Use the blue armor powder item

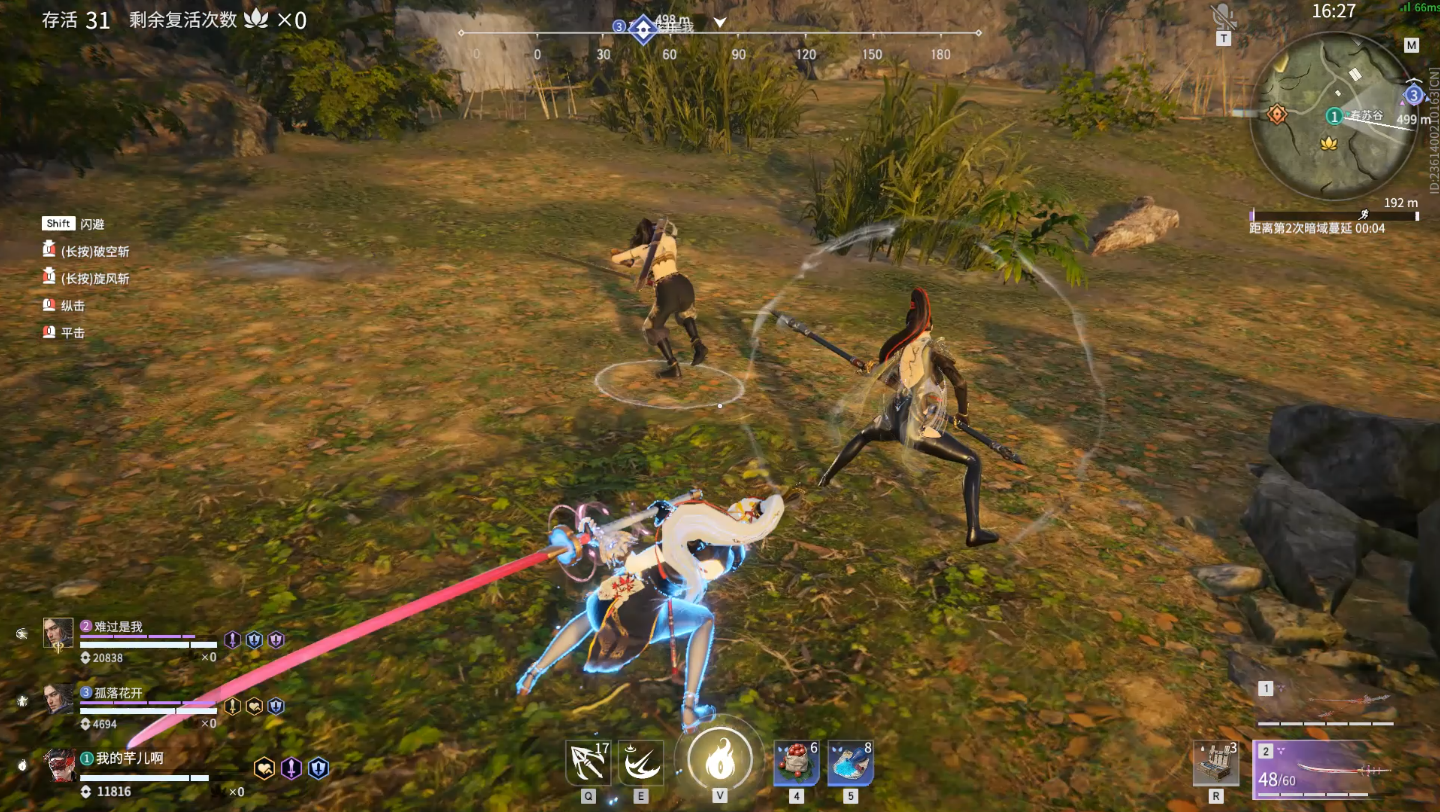850,763
